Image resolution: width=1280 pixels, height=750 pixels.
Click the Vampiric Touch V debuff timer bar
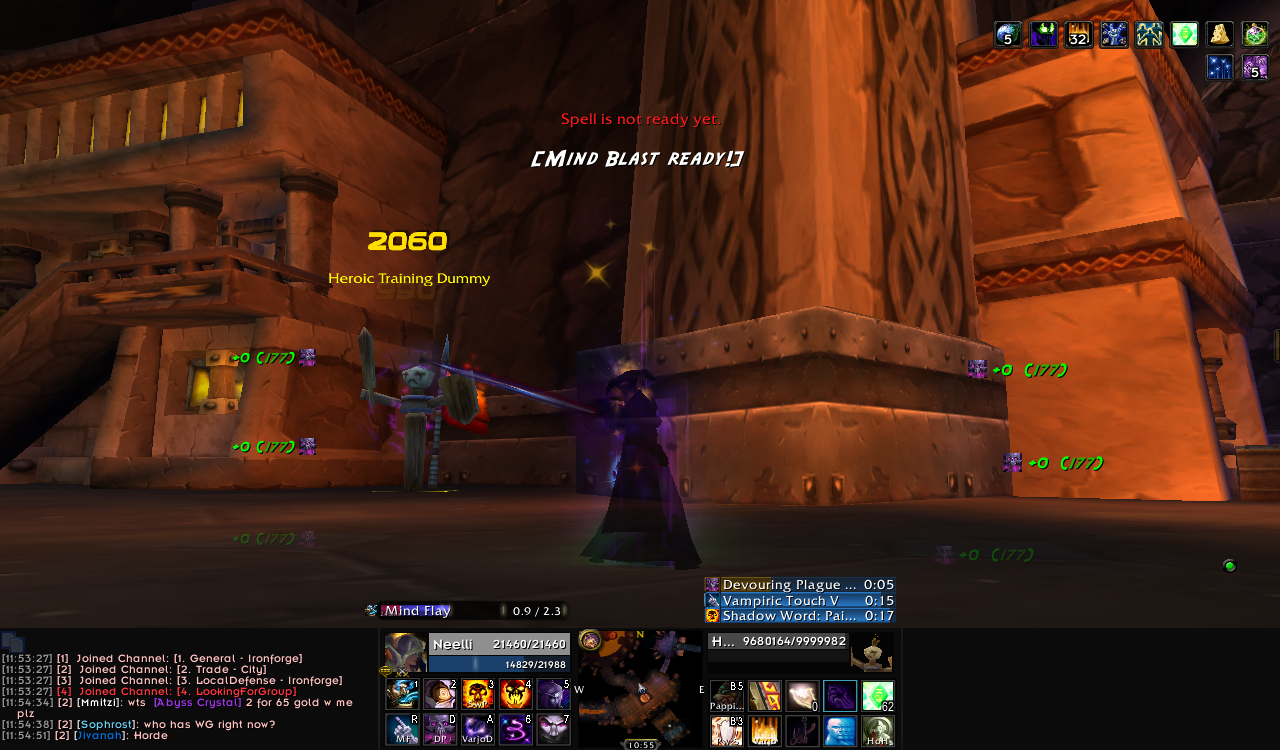point(799,600)
